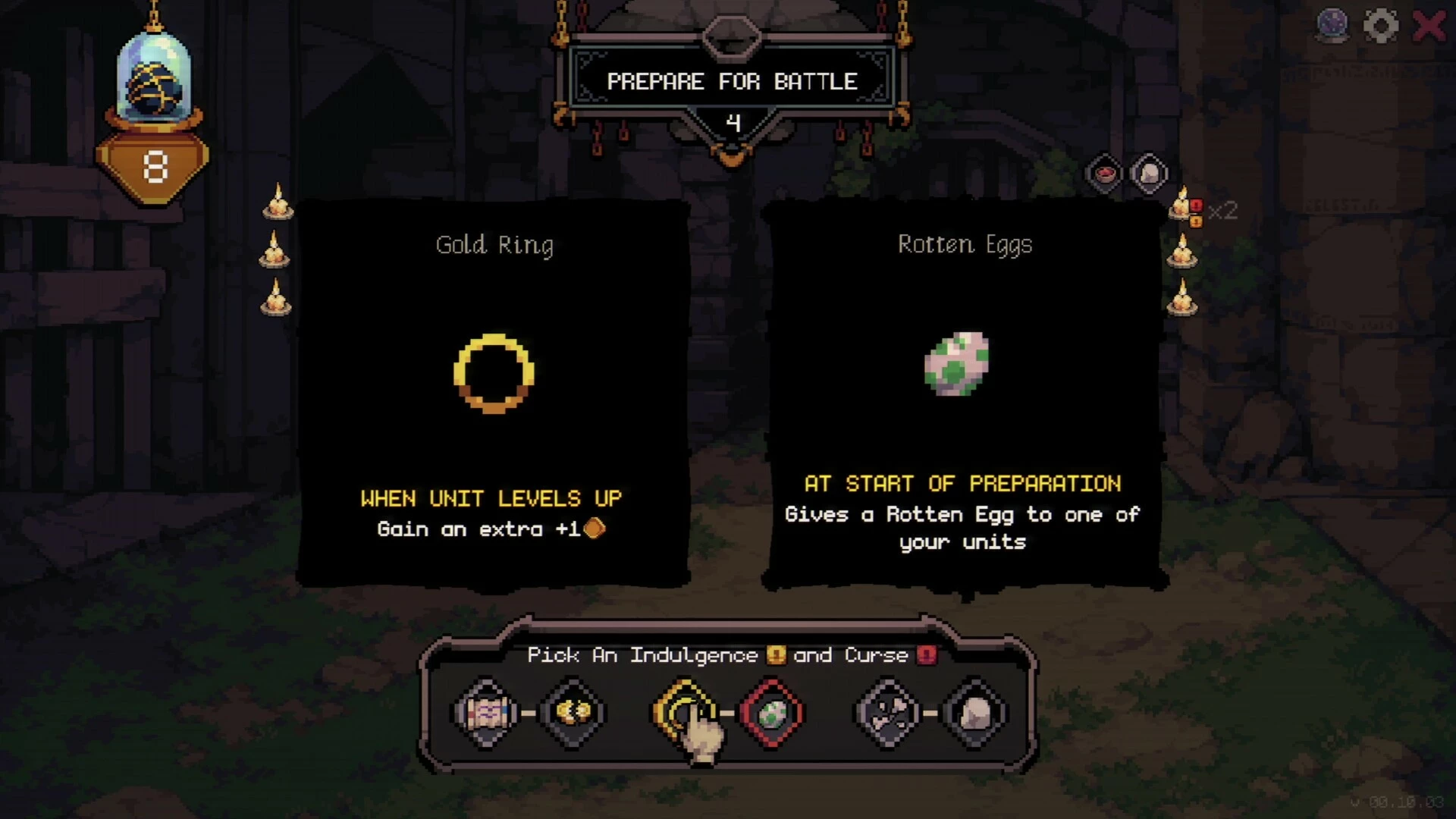The image size is (1456, 819).
Task: Select the white stone curse icon
Action: [x=975, y=713]
